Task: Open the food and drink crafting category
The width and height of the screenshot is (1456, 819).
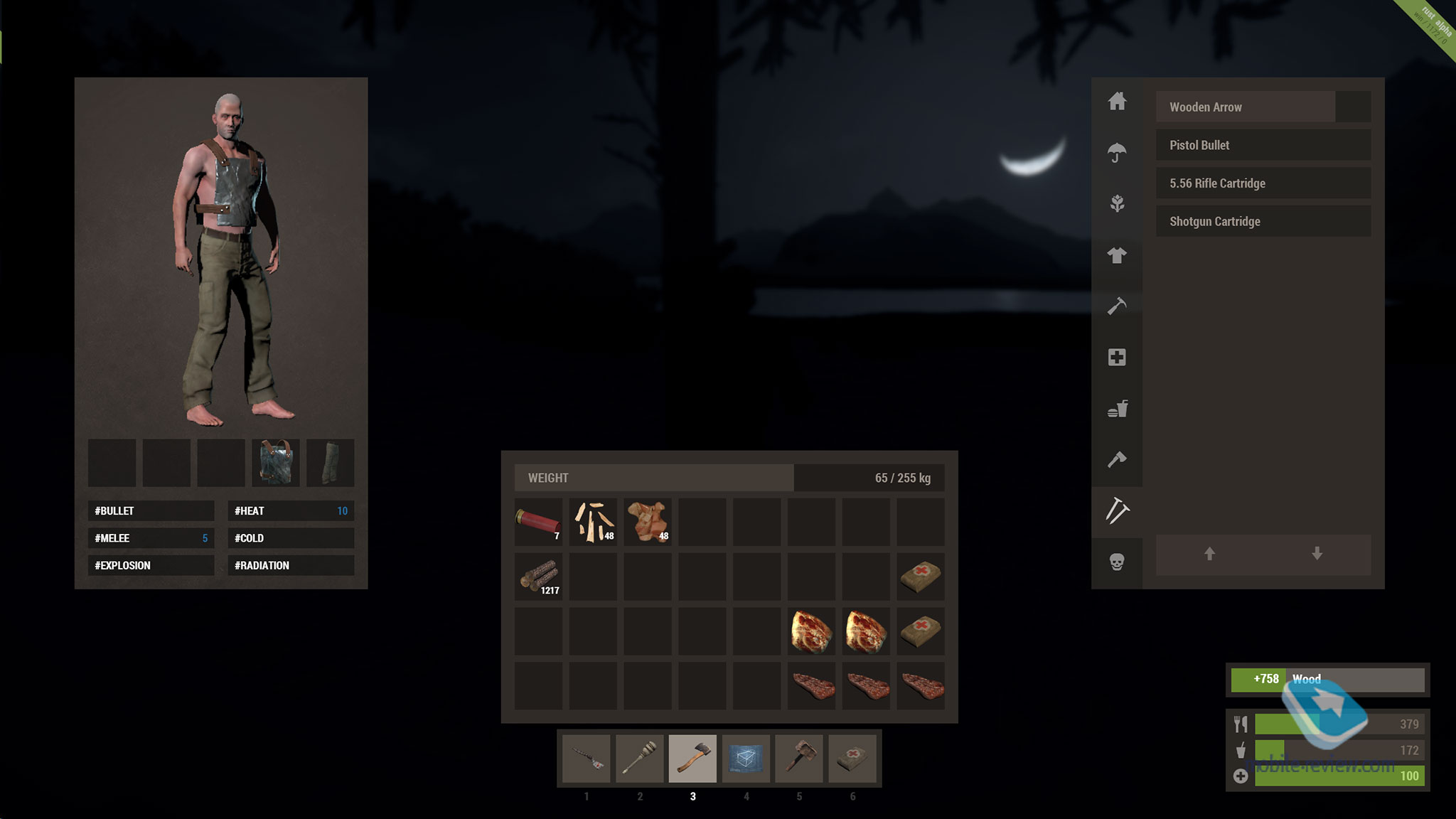Action: click(1117, 409)
